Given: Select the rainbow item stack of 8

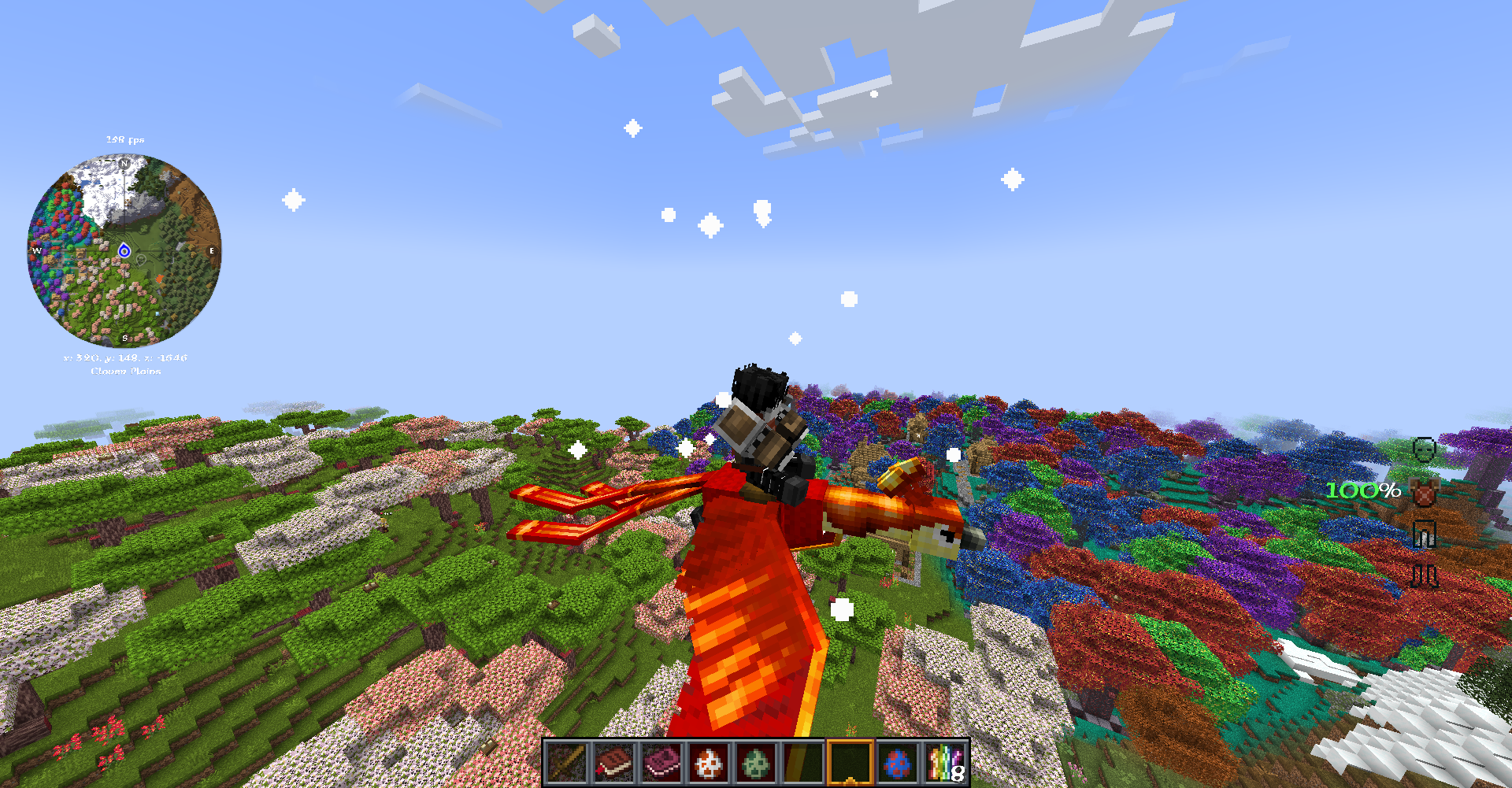Looking at the screenshot, I should [x=945, y=763].
